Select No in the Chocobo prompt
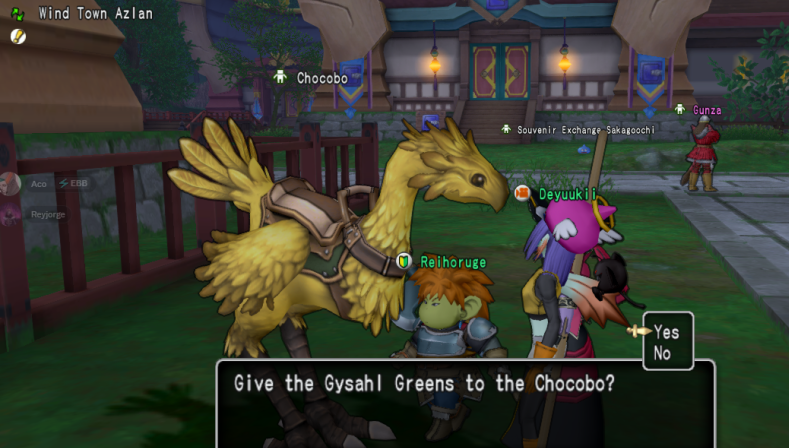The height and width of the screenshot is (448, 789). (x=662, y=353)
